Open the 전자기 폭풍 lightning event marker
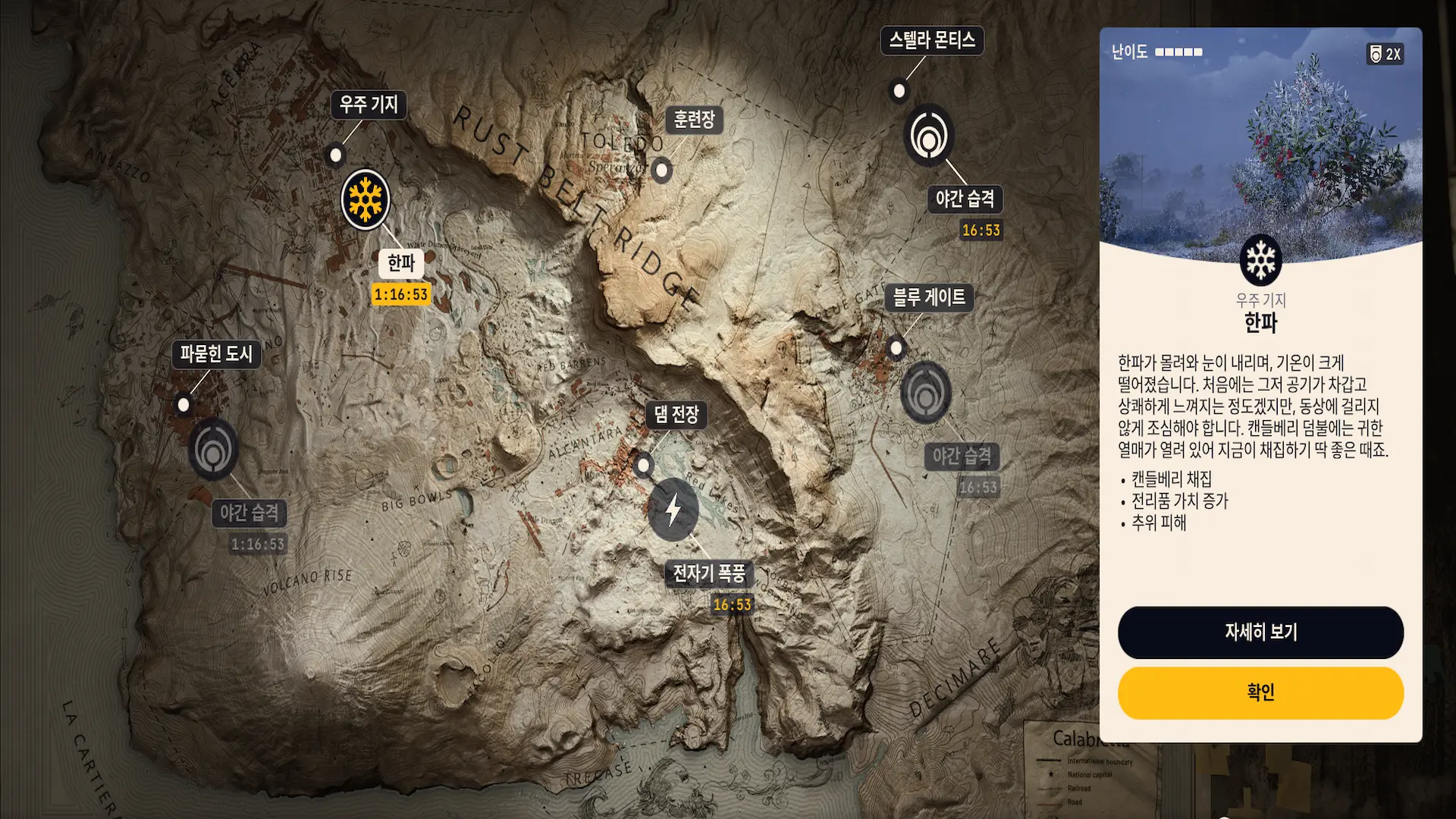 [673, 510]
